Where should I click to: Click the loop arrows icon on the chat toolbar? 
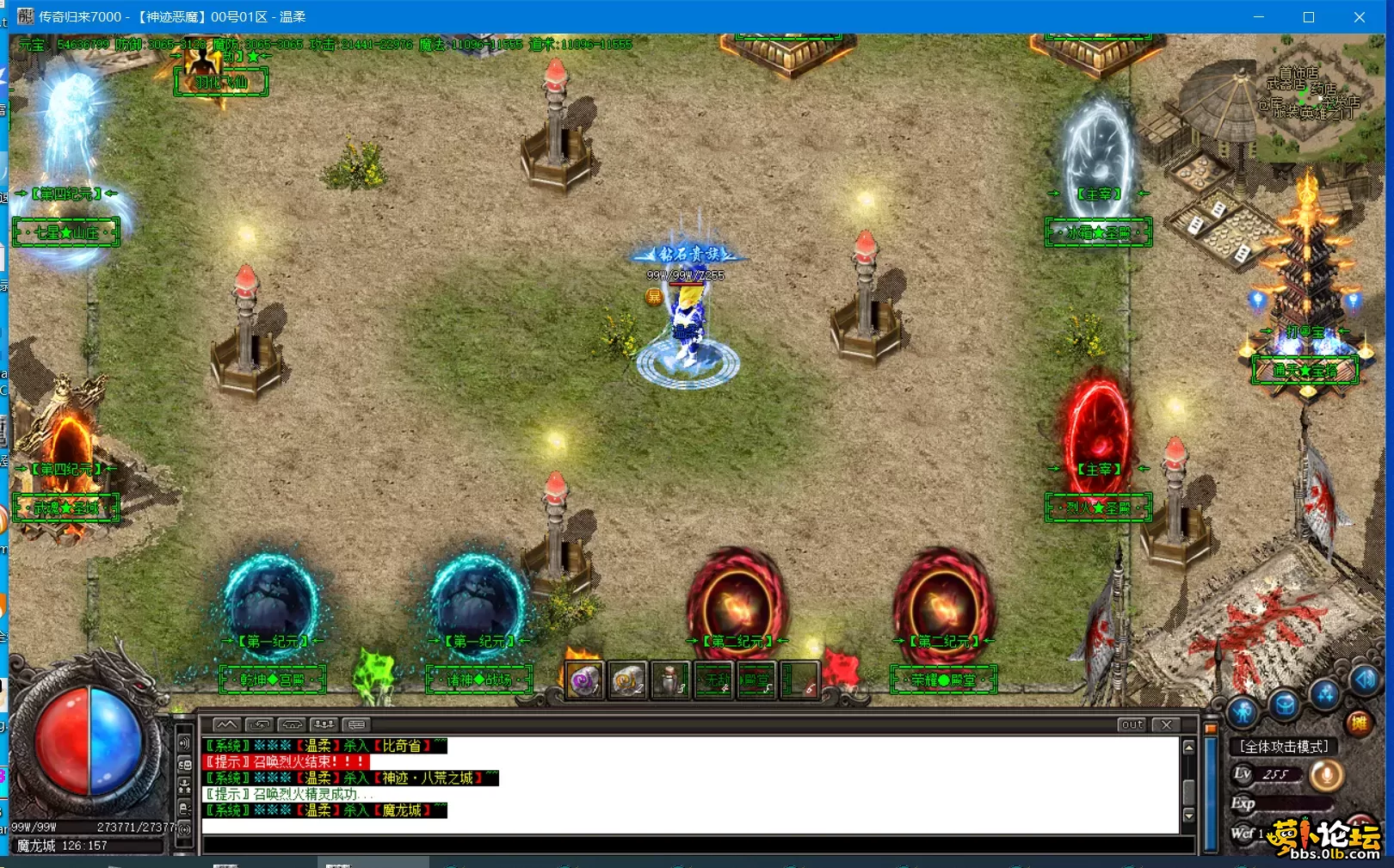click(x=262, y=723)
